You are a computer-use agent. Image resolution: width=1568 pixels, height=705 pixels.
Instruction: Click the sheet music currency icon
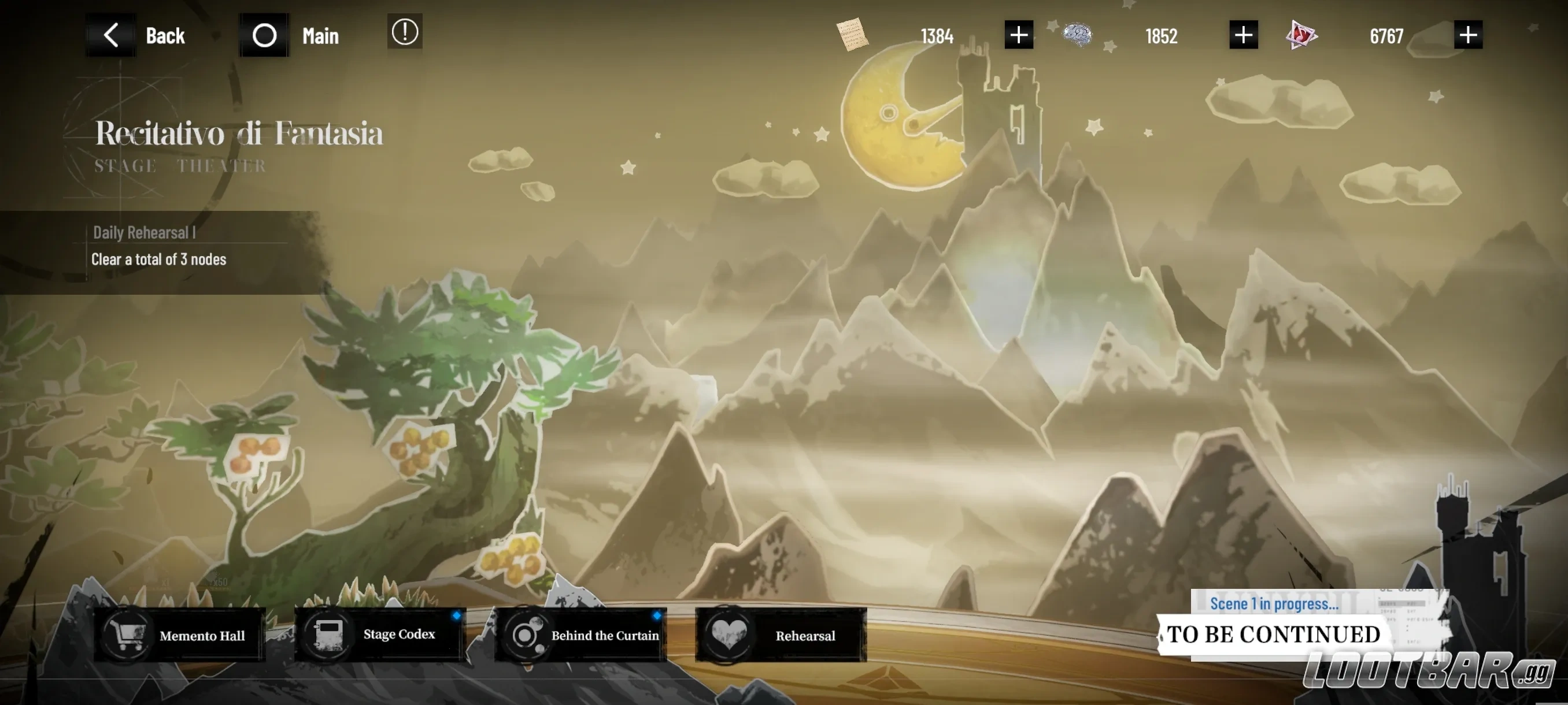[852, 35]
